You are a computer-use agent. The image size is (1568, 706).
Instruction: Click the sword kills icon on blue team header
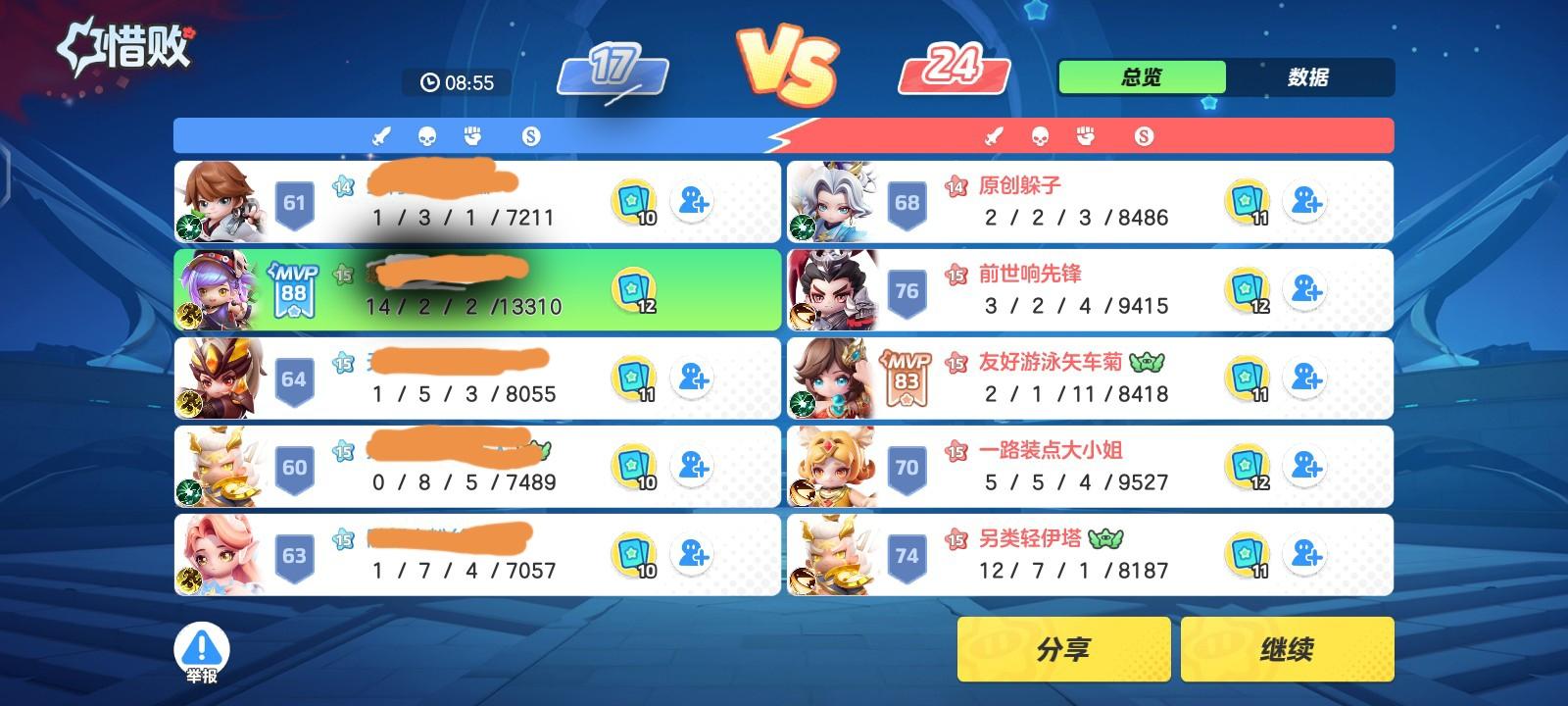[380, 135]
